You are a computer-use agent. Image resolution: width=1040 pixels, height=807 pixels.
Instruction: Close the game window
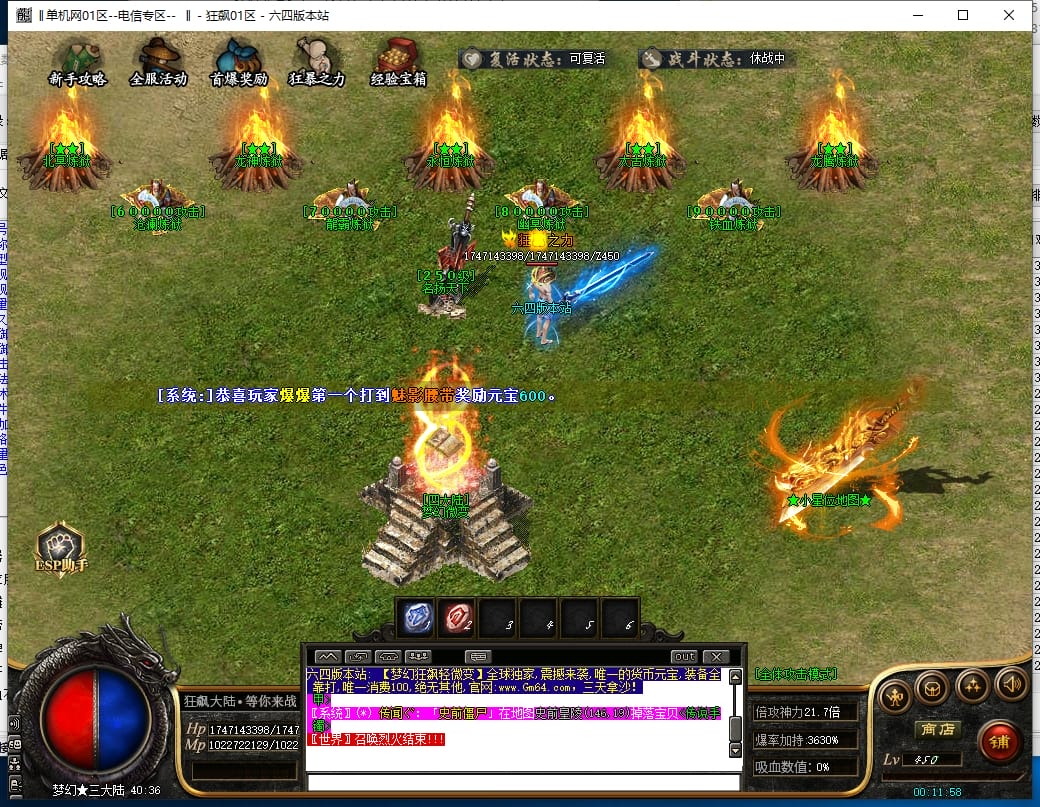(1010, 15)
